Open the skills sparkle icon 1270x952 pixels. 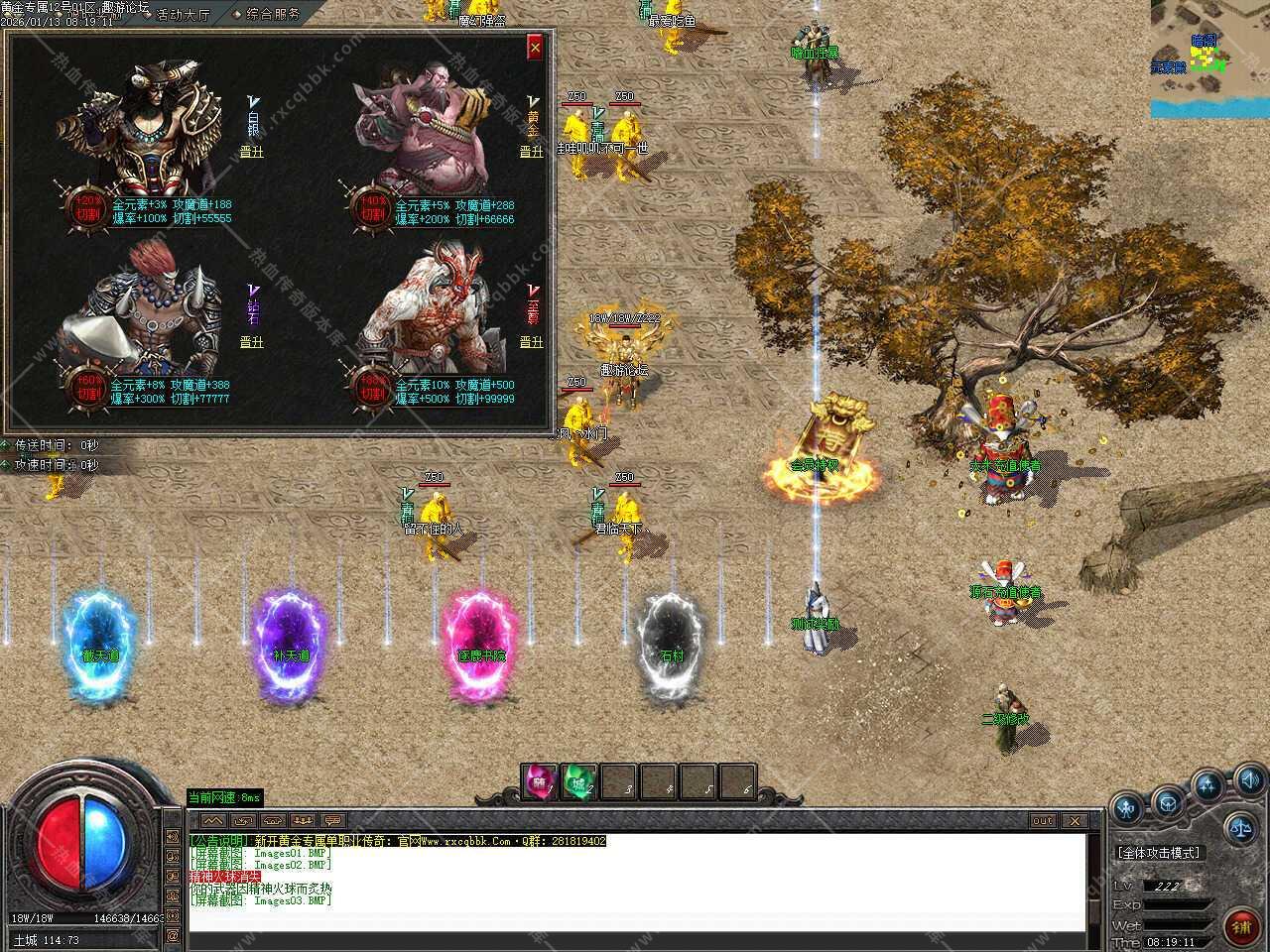pos(1207,785)
